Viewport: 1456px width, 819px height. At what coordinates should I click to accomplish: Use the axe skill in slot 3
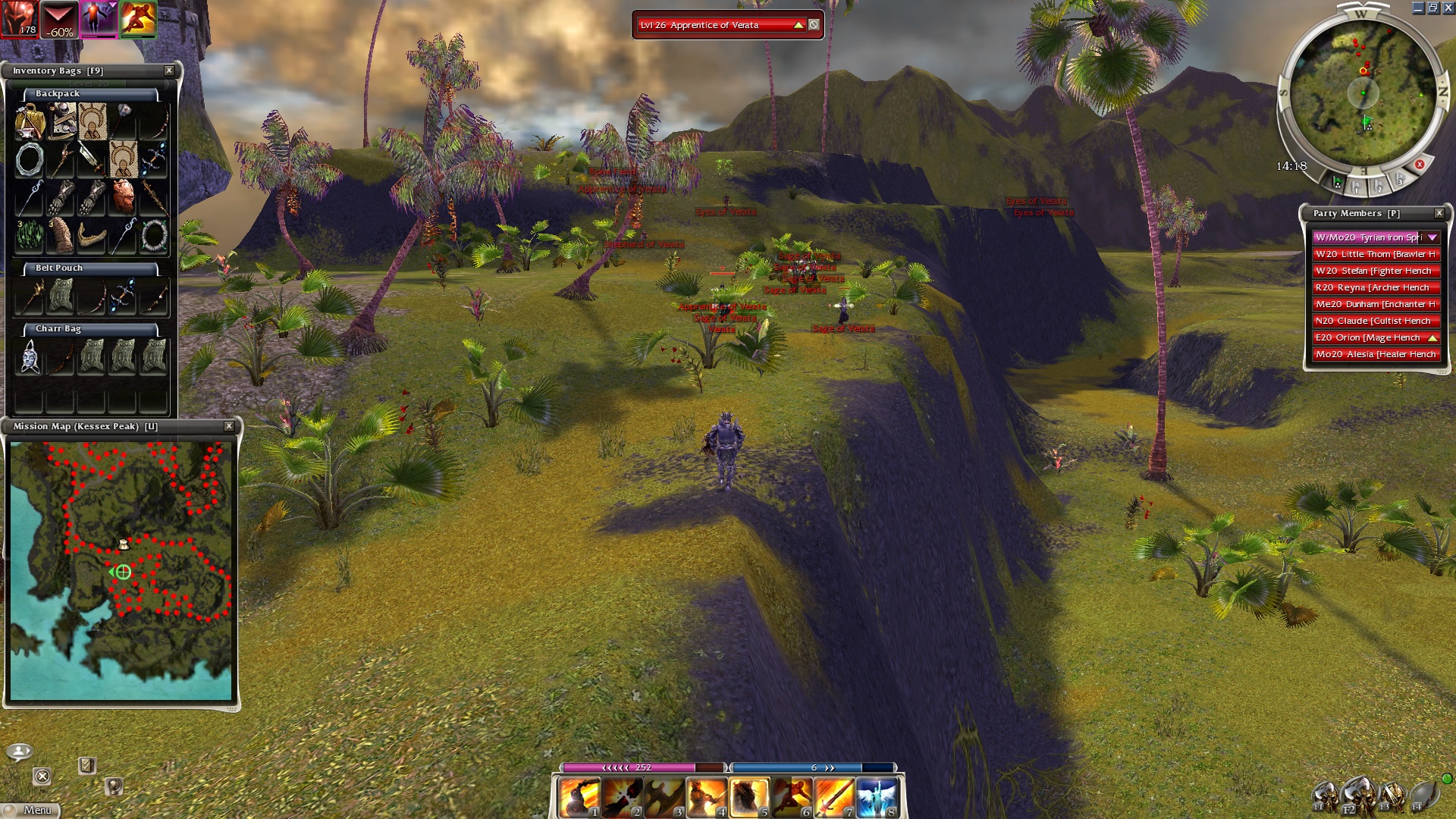coord(664,798)
